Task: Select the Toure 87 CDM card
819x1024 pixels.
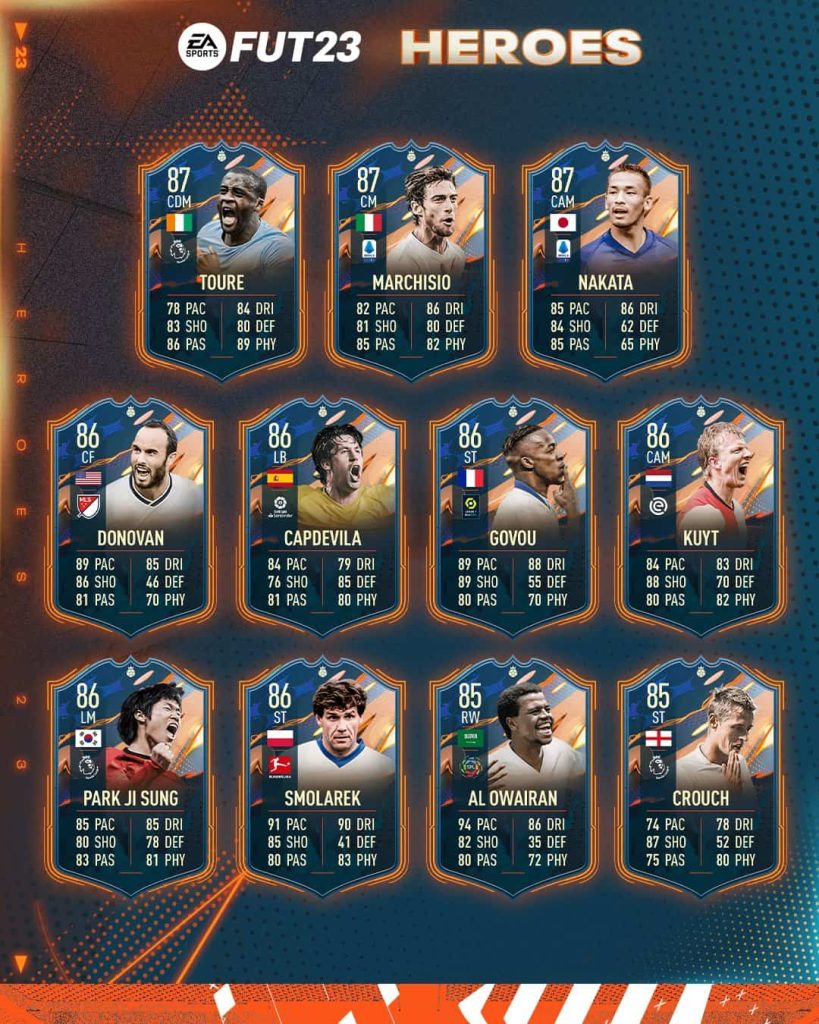Action: click(221, 262)
